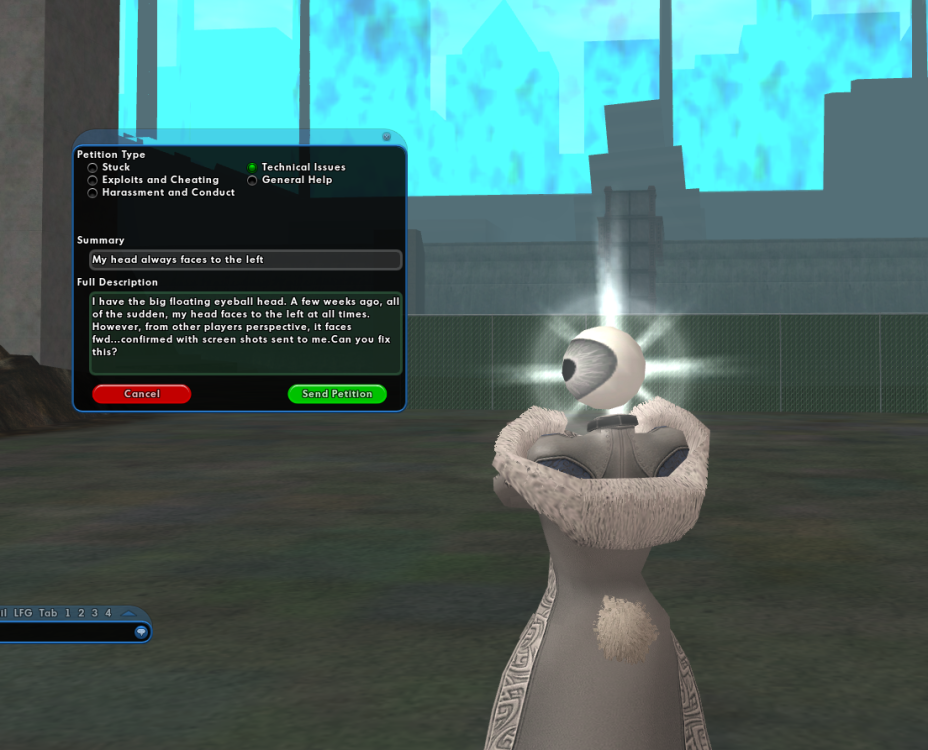Pick the Harassment and Conduct option

pyautogui.click(x=93, y=193)
